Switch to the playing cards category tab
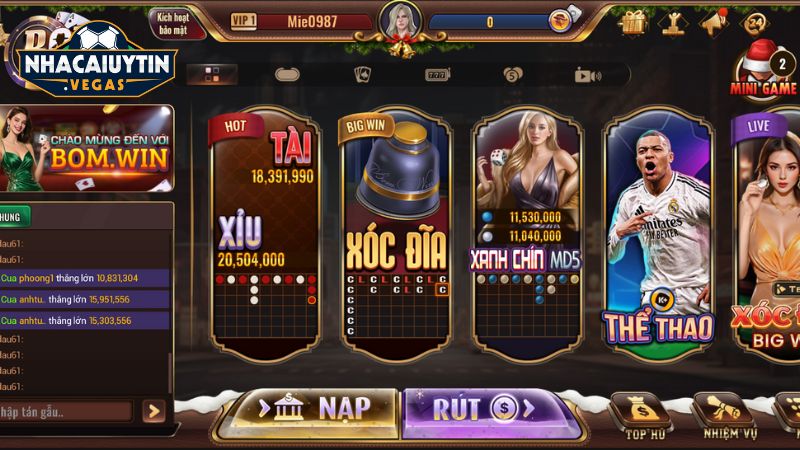This screenshot has width=800, height=450. (362, 74)
